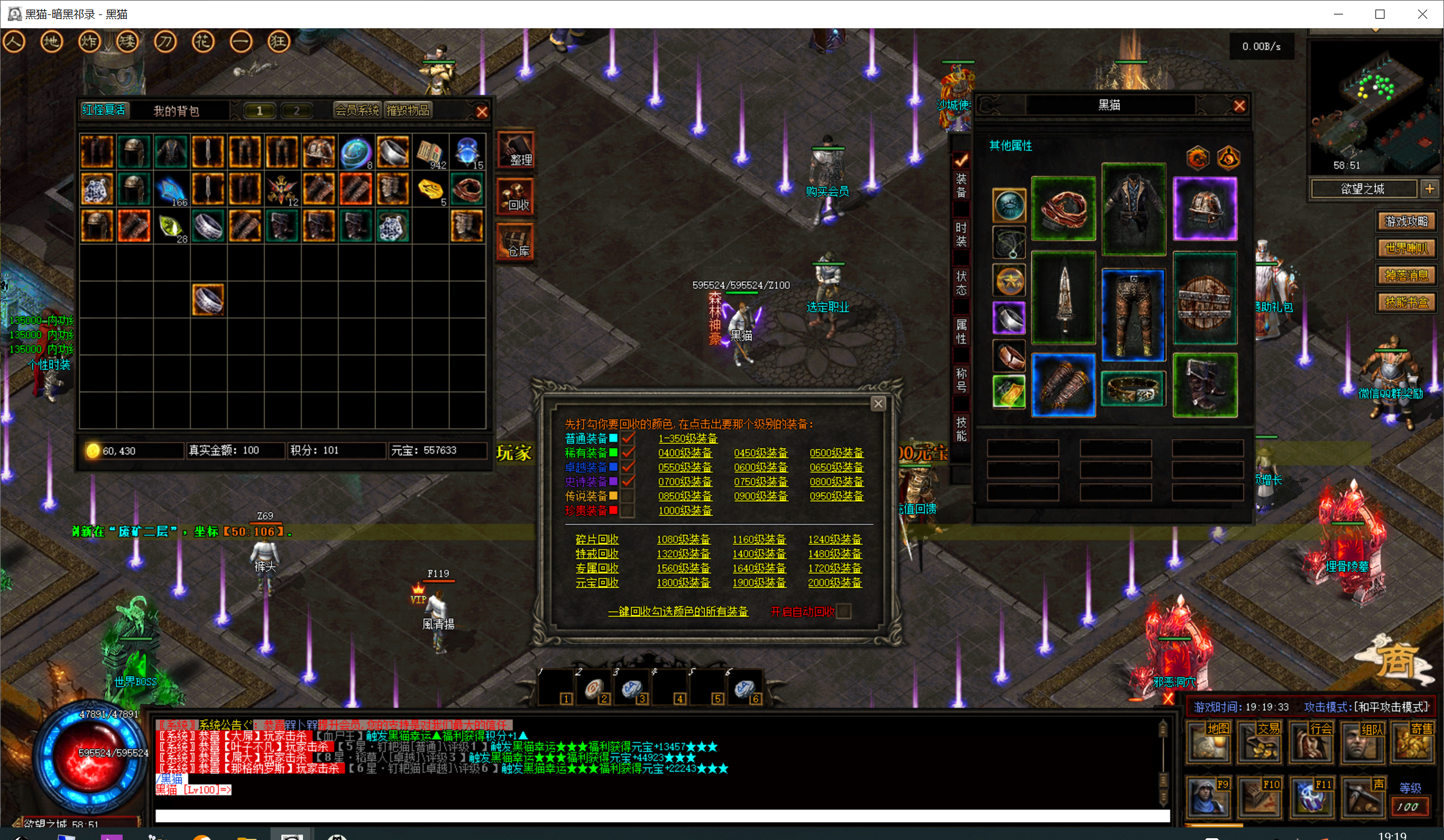The width and height of the screenshot is (1444, 840).
Task: Open the 游戏攻略 game guide button
Action: pyautogui.click(x=1406, y=221)
